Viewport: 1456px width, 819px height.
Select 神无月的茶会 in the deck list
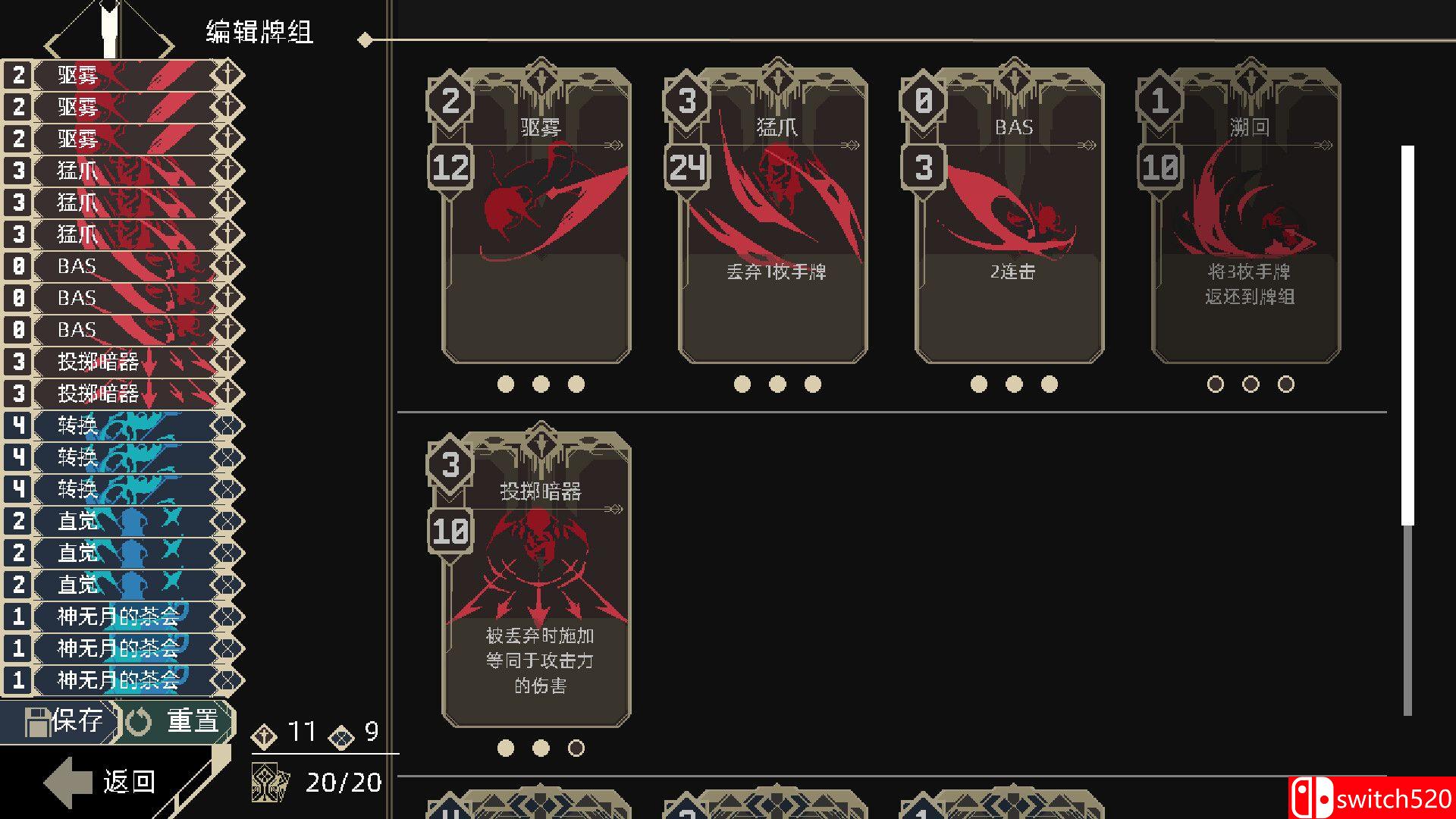tap(118, 618)
